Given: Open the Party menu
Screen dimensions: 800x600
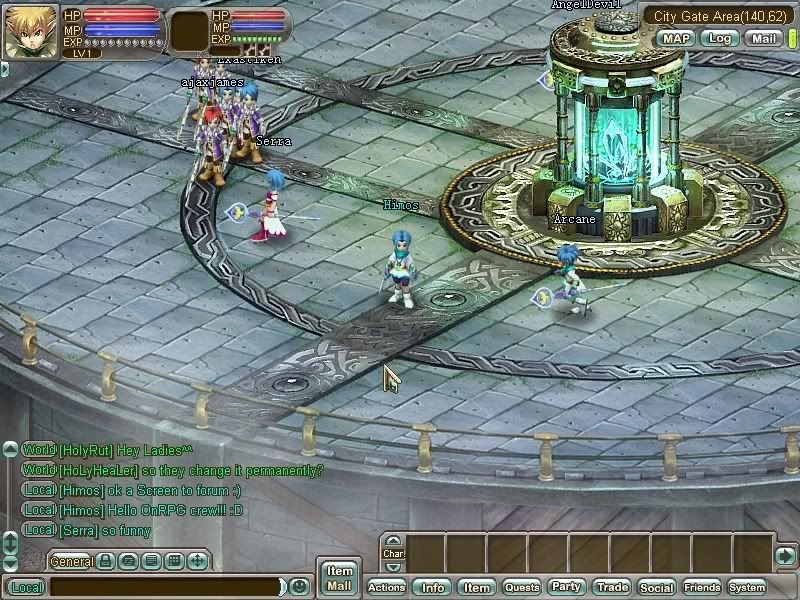Looking at the screenshot, I should point(567,588).
